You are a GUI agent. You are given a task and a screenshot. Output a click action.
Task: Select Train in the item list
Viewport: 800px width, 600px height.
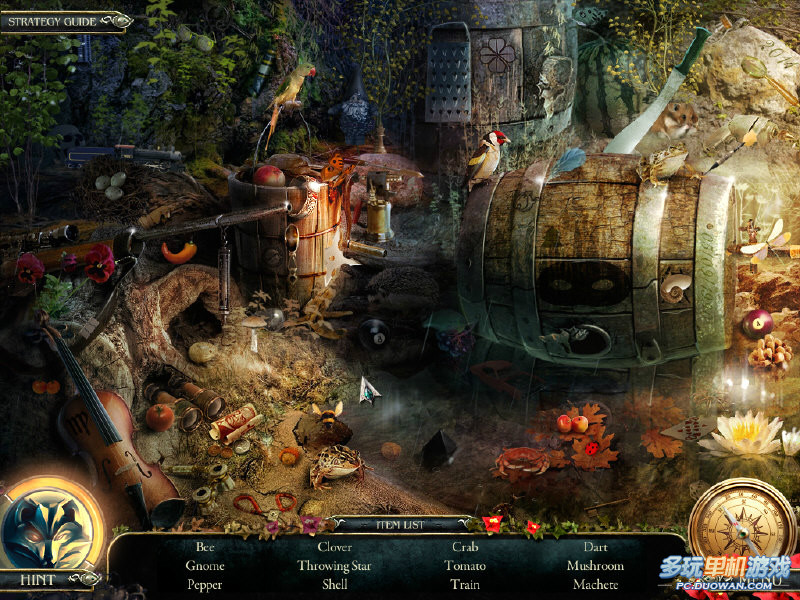click(x=465, y=585)
